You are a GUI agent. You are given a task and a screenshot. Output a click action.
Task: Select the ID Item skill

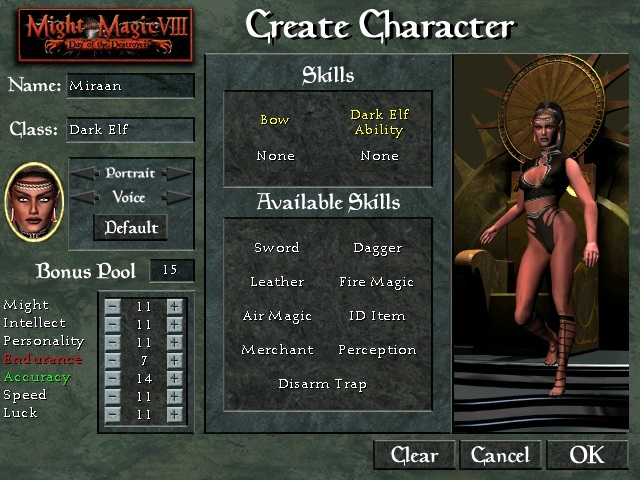(377, 316)
